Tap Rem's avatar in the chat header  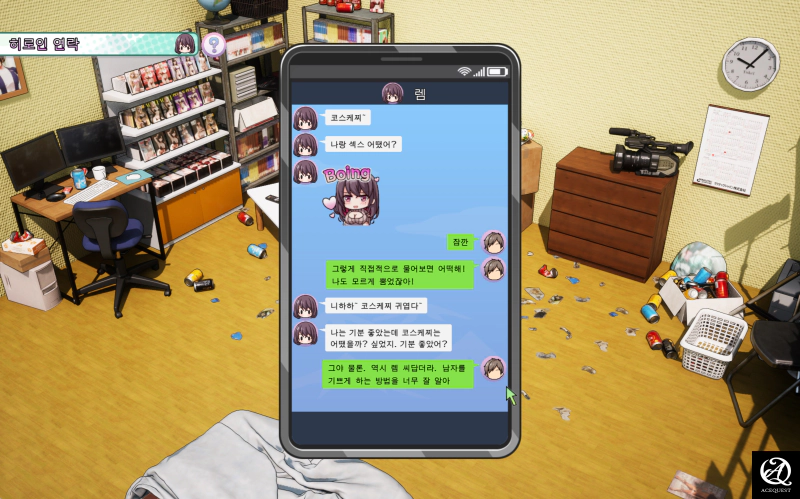click(392, 93)
